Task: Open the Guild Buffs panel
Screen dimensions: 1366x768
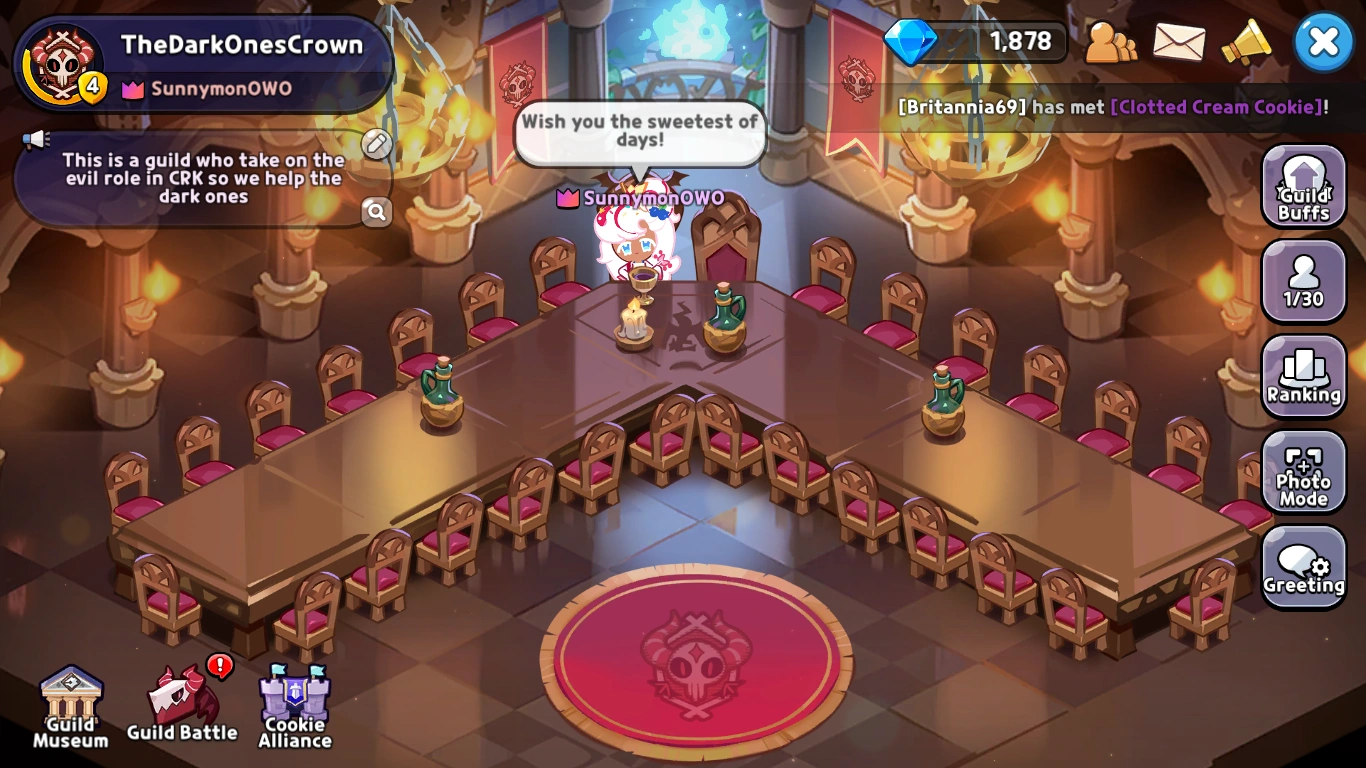Action: [1303, 185]
